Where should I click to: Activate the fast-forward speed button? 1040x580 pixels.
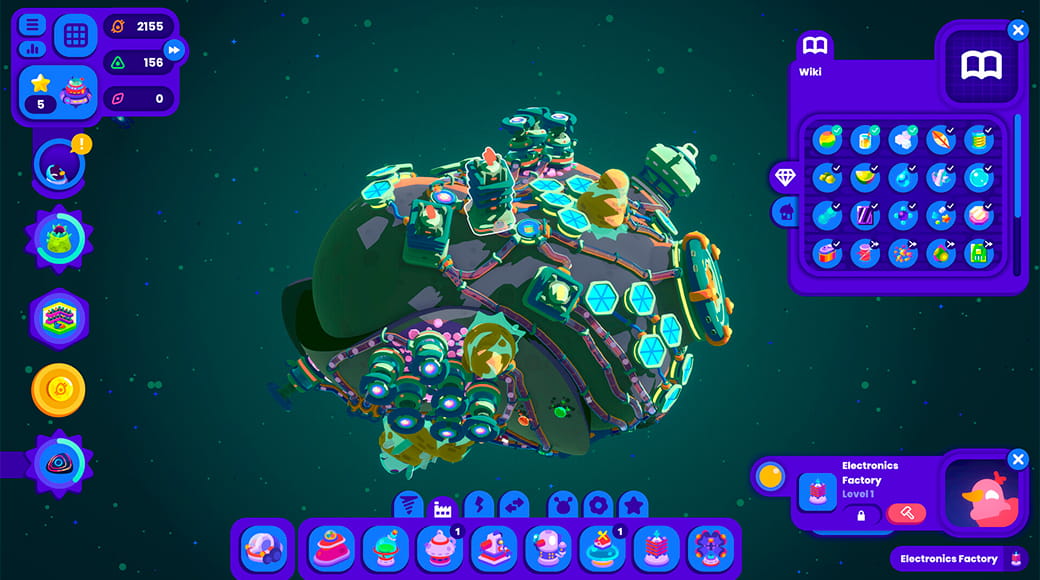pyautogui.click(x=175, y=49)
